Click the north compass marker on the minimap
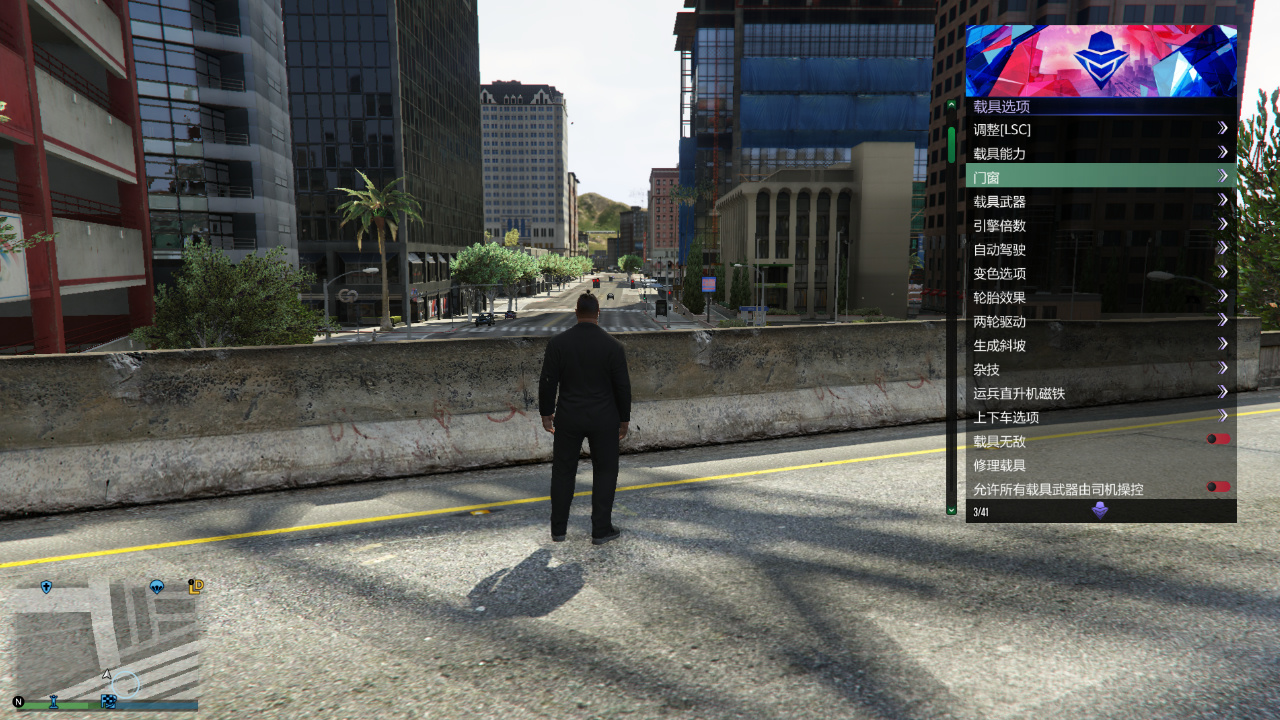1280x720 pixels. click(x=19, y=702)
